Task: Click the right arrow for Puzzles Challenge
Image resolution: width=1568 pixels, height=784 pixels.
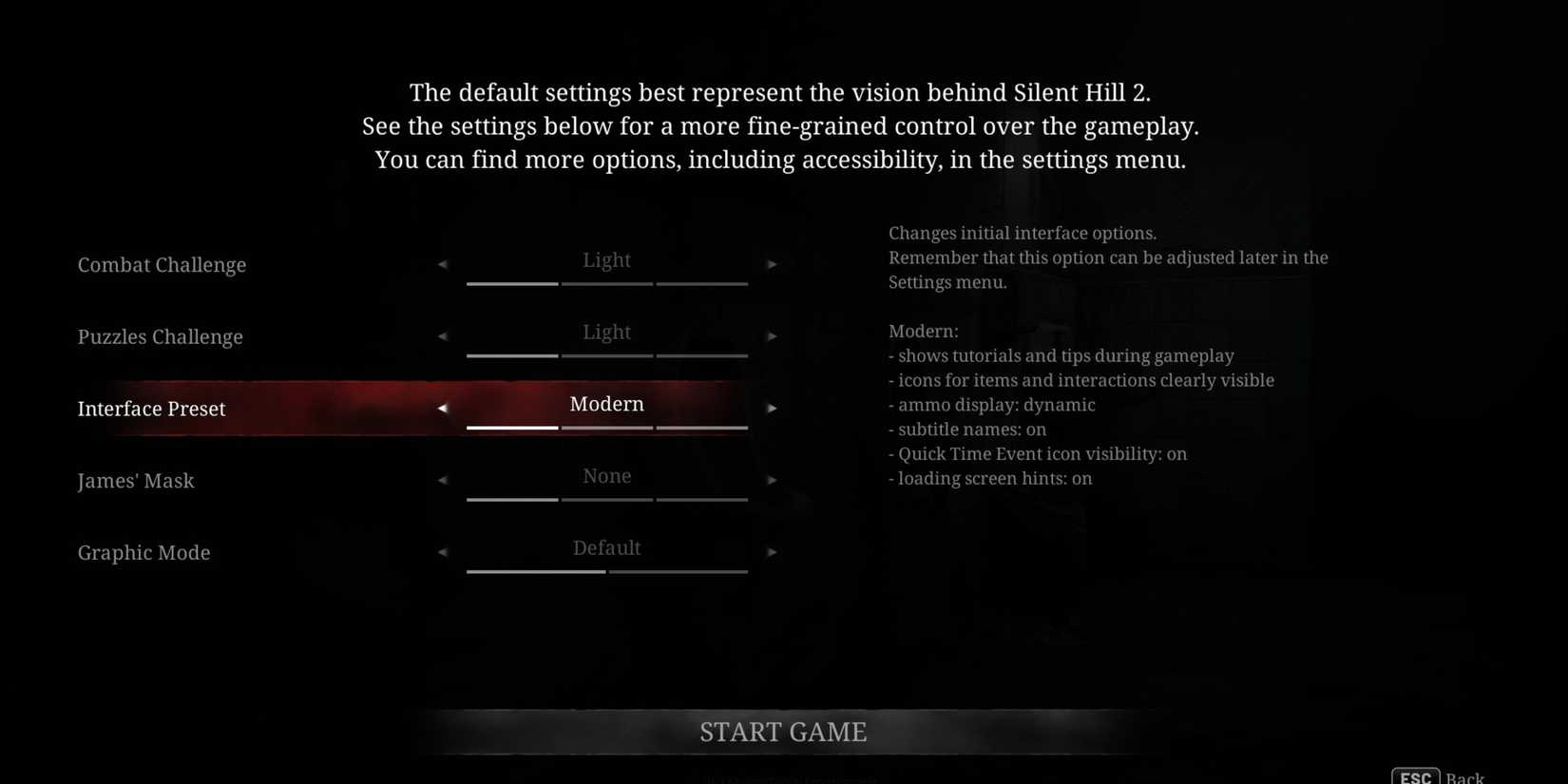Action: (x=772, y=336)
